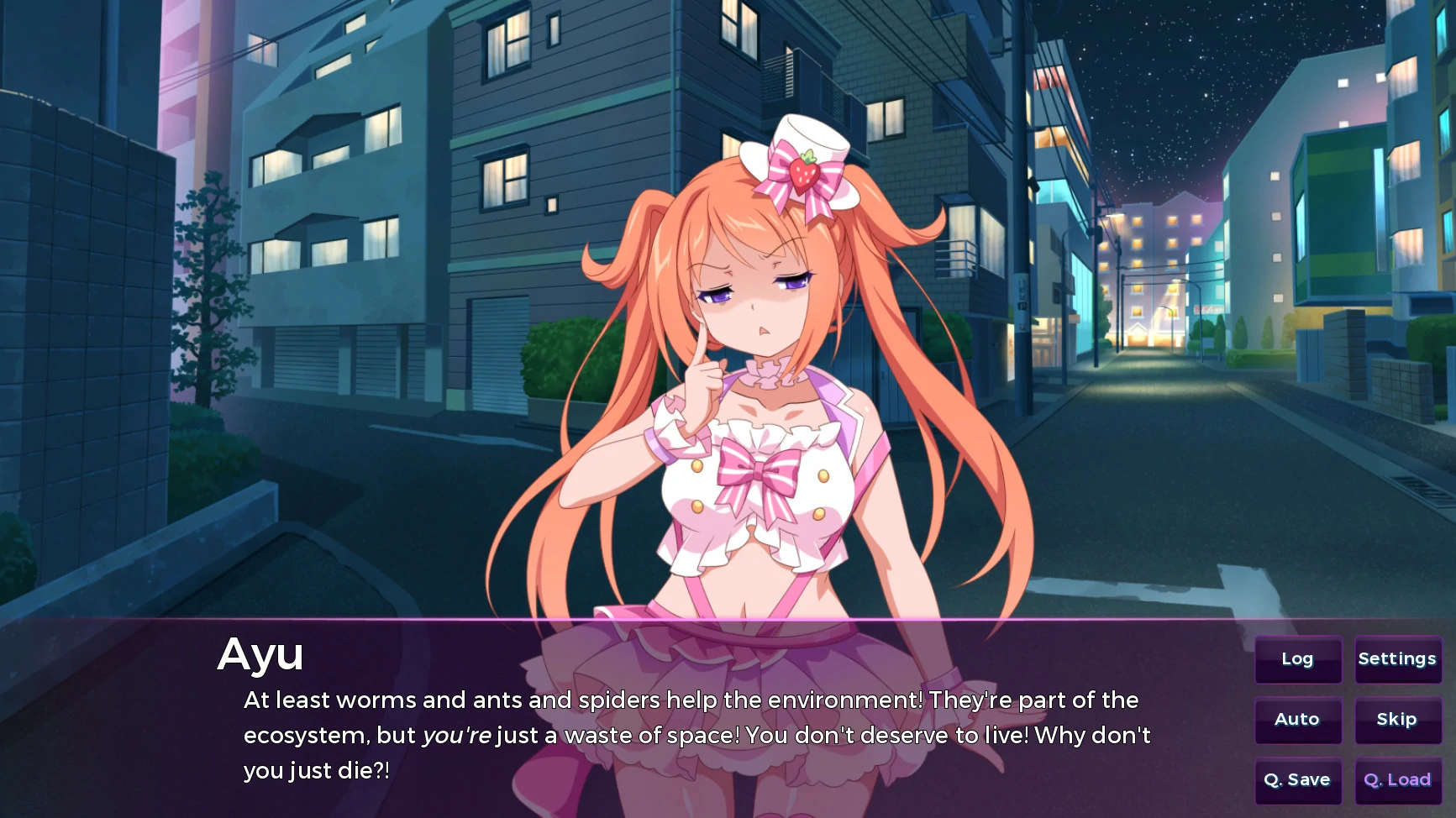The width and height of the screenshot is (1456, 818).
Task: Open the Settings menu
Action: pyautogui.click(x=1397, y=659)
